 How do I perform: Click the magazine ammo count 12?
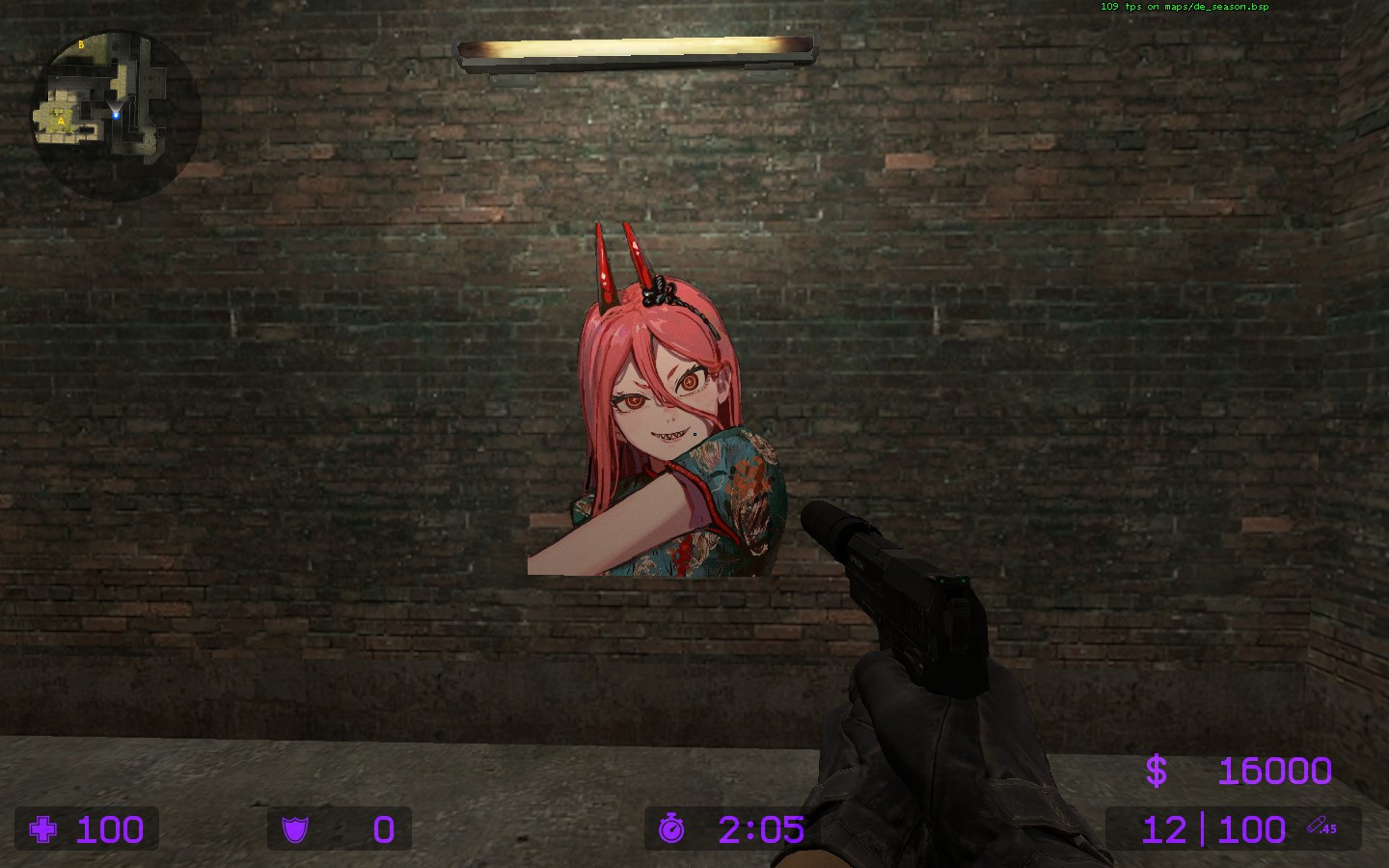coord(1164,829)
